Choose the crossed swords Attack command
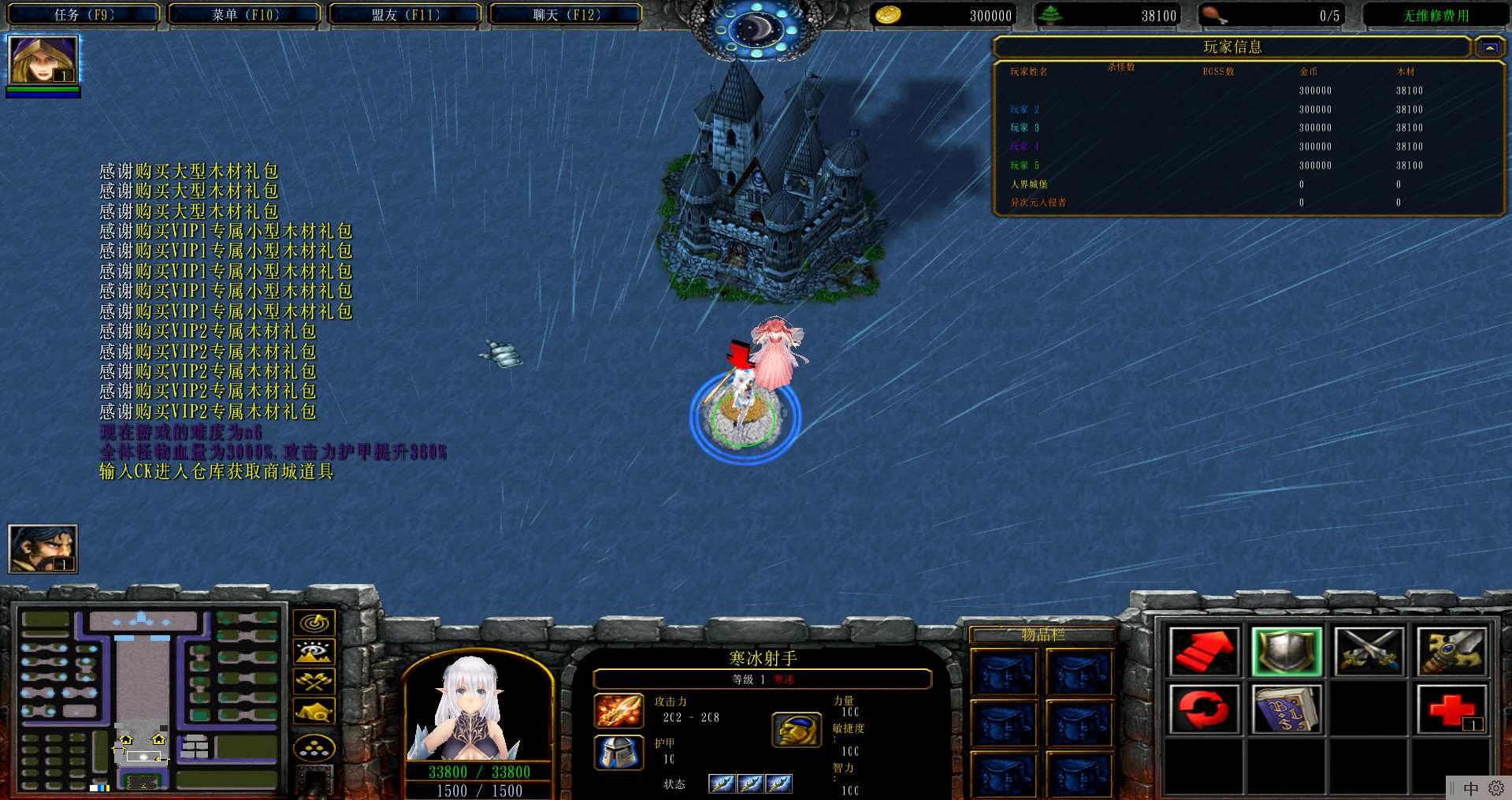The image size is (1512, 800). point(1369,652)
